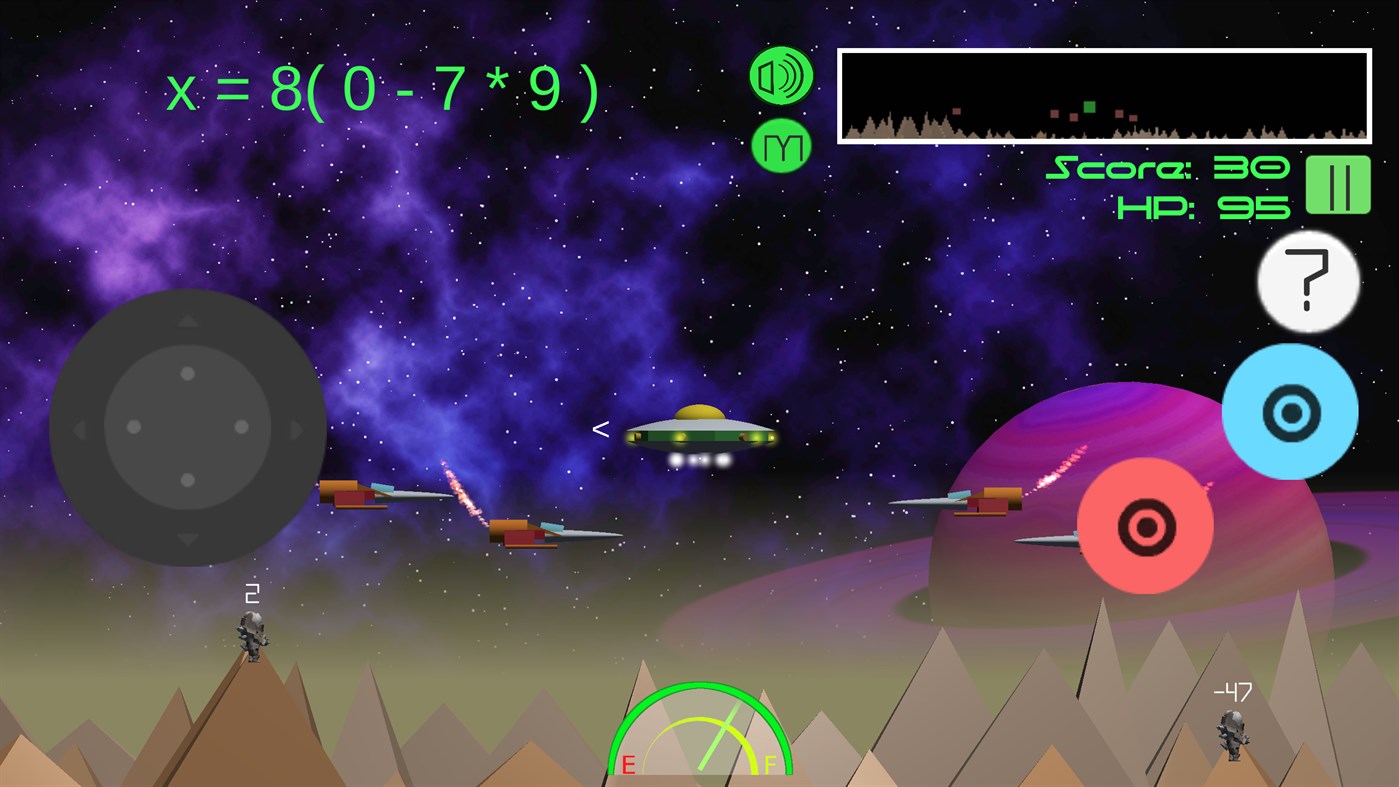Click the radar minimap panel
This screenshot has width=1399, height=787.
click(1104, 95)
